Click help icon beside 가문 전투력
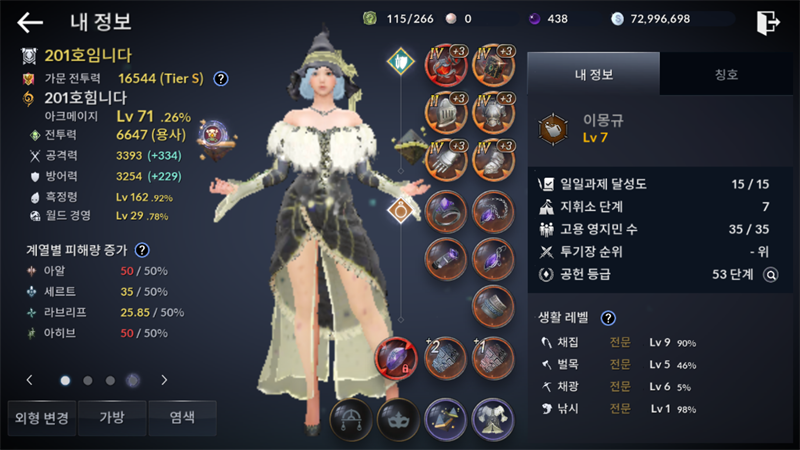Screen dimensions: 800x450 tap(221, 78)
